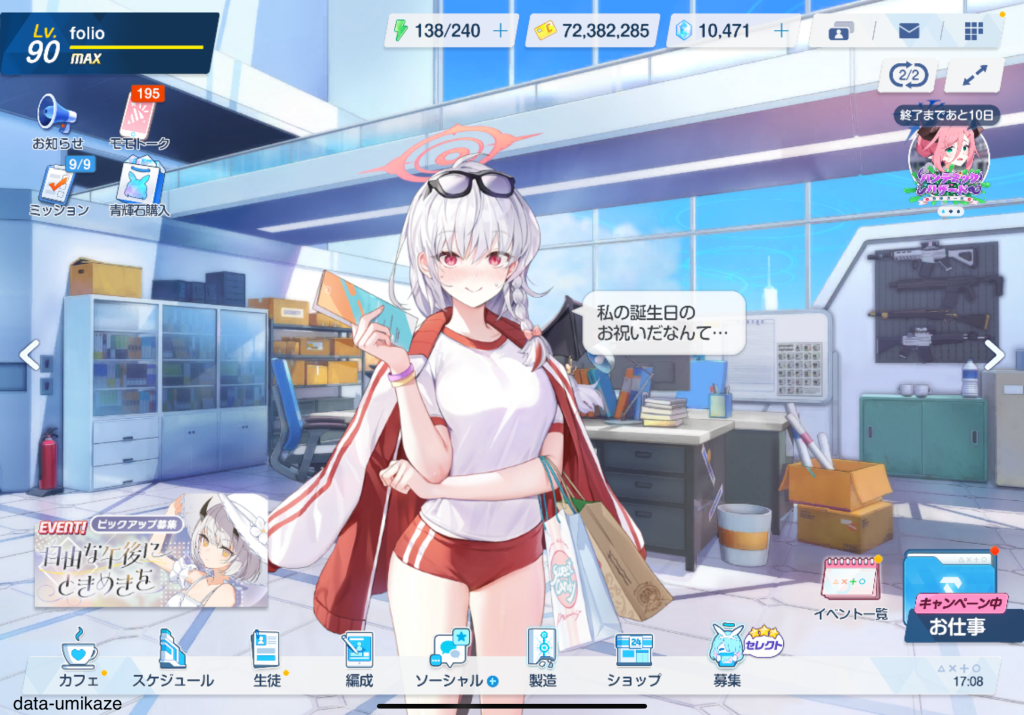Switch to the next lobby with right arrow
Screen dimensions: 1024x715
tap(994, 354)
